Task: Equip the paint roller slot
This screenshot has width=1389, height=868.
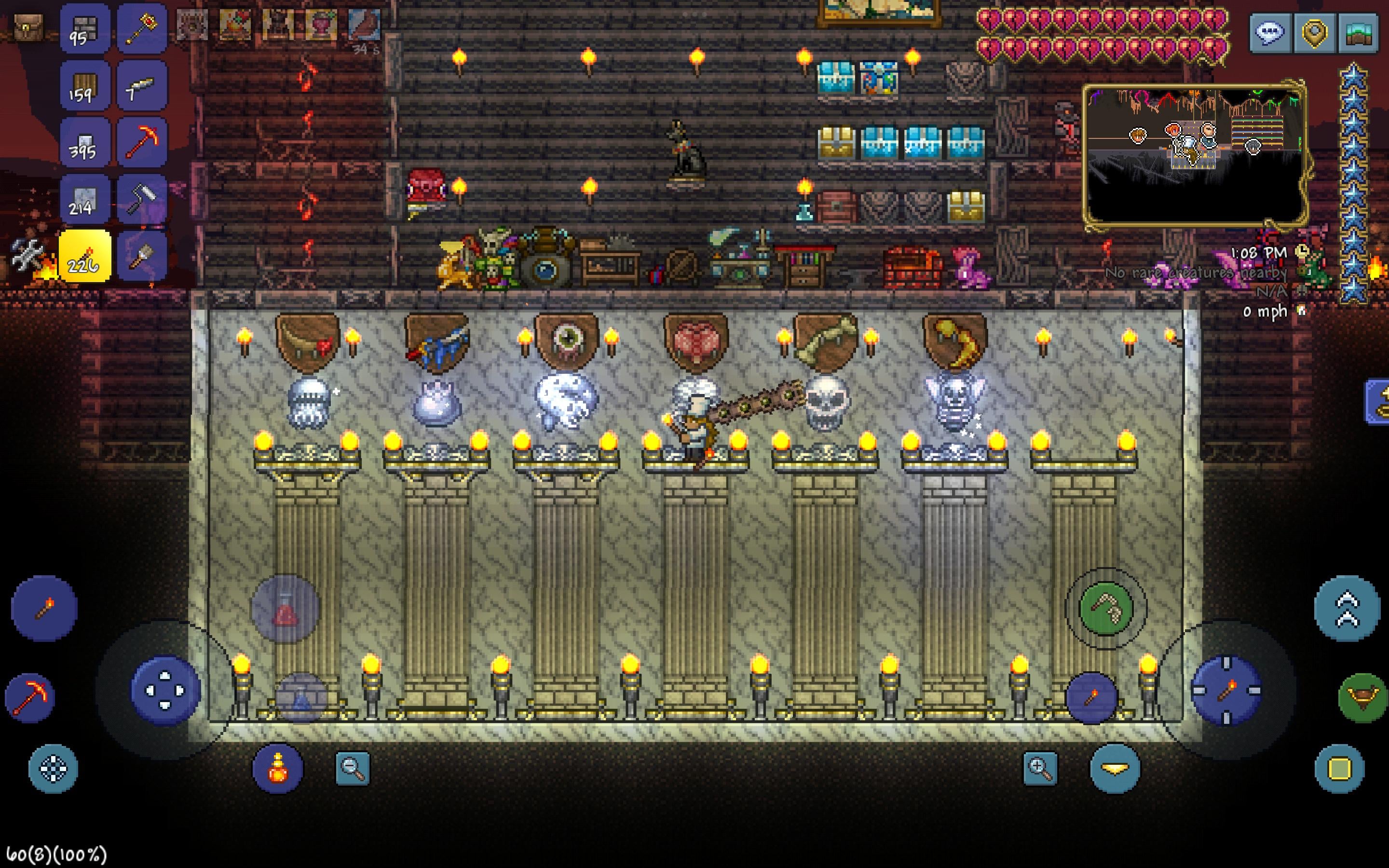Action: 141,199
